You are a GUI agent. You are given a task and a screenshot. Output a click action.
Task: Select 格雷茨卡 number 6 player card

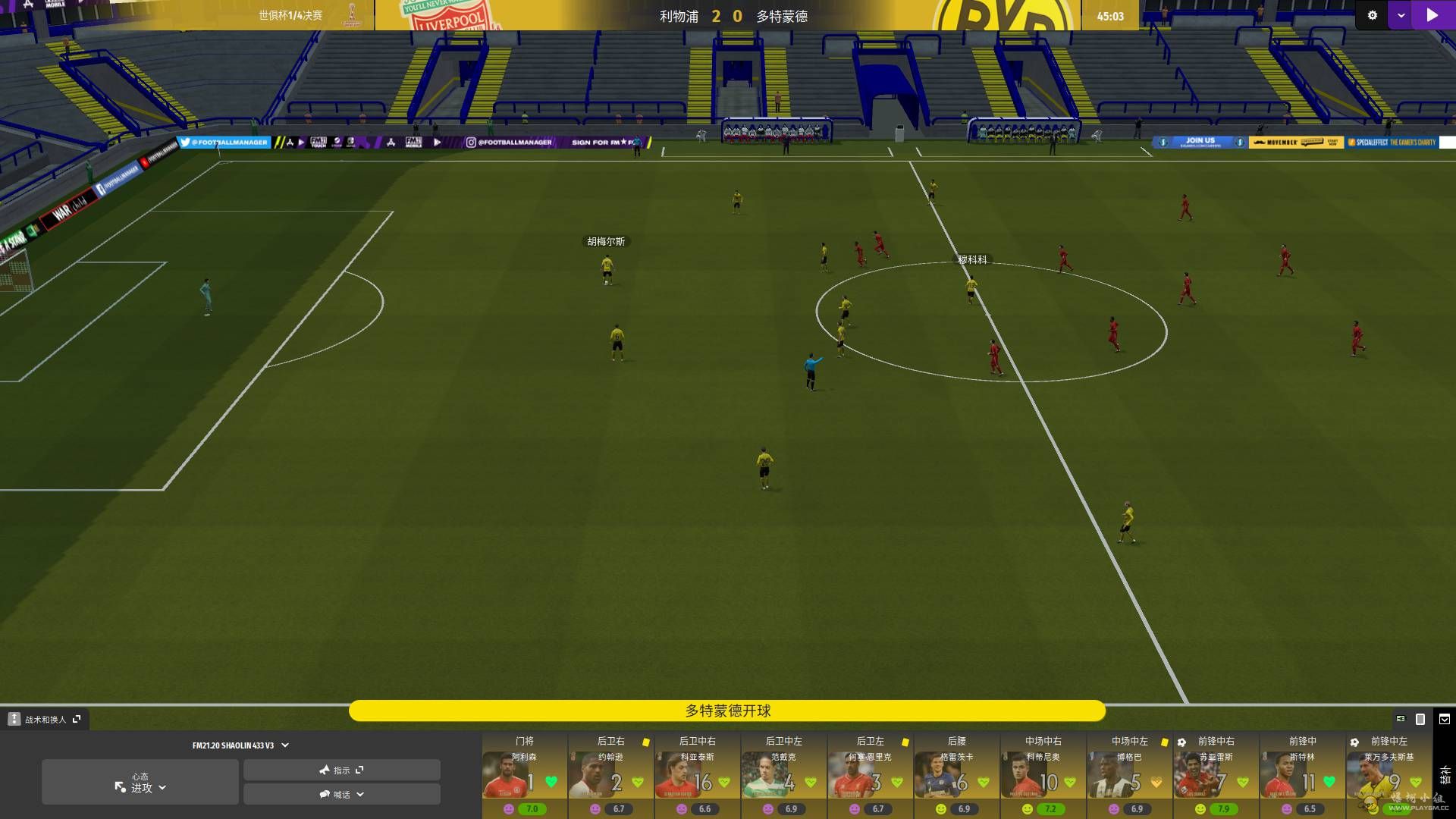point(956,775)
